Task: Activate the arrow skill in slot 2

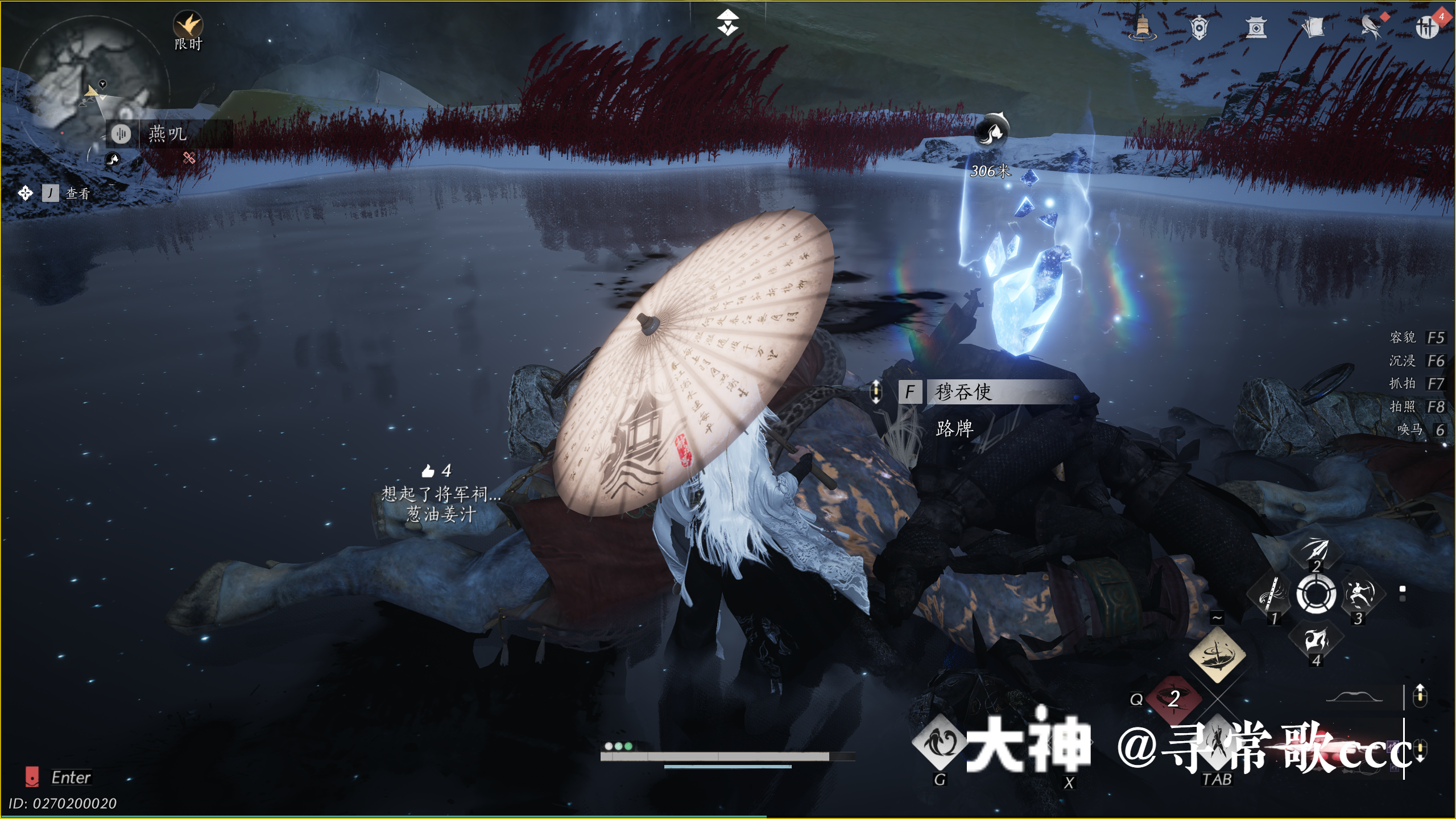Action: [x=1316, y=551]
